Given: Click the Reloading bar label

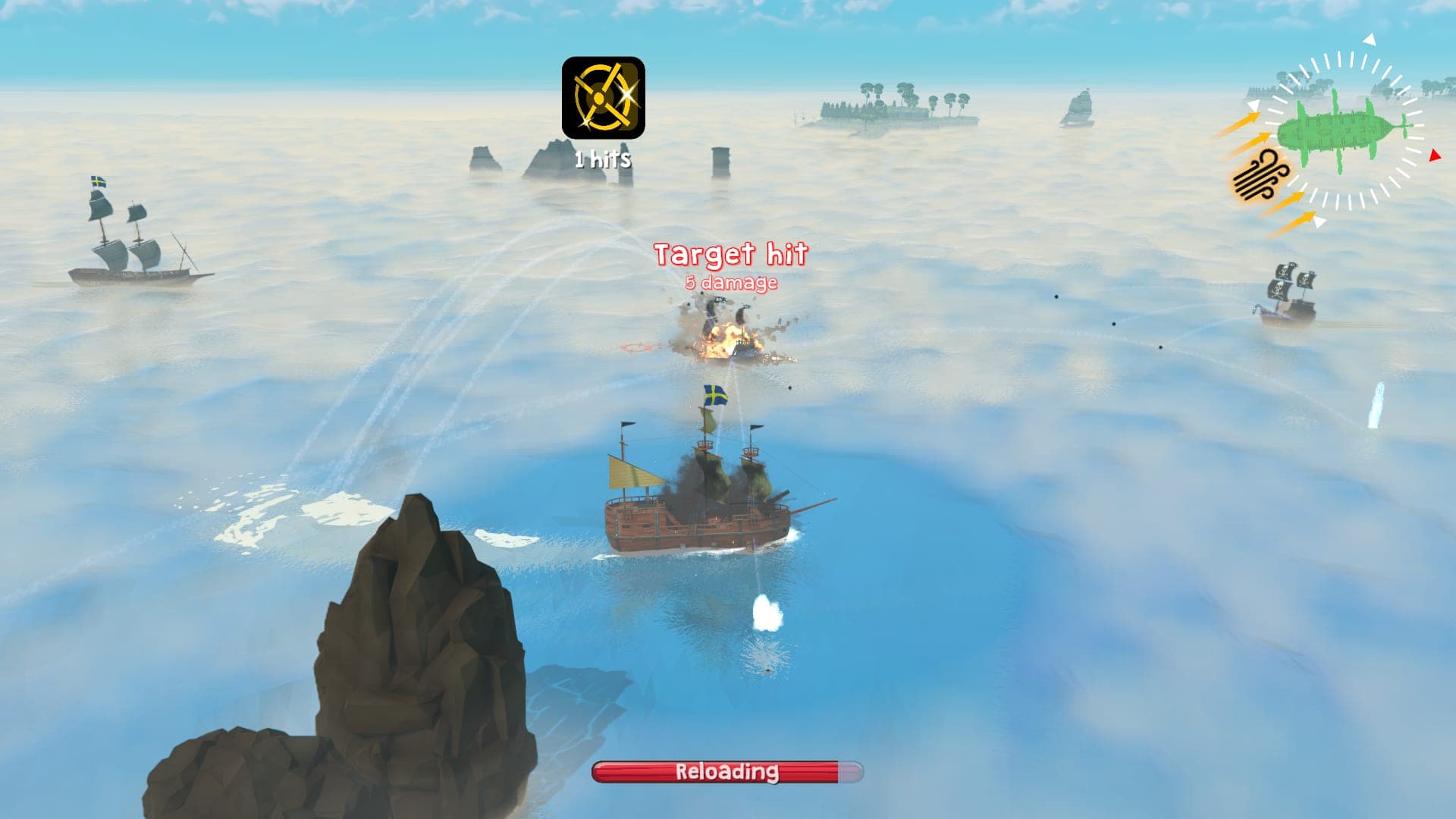Looking at the screenshot, I should click(726, 771).
